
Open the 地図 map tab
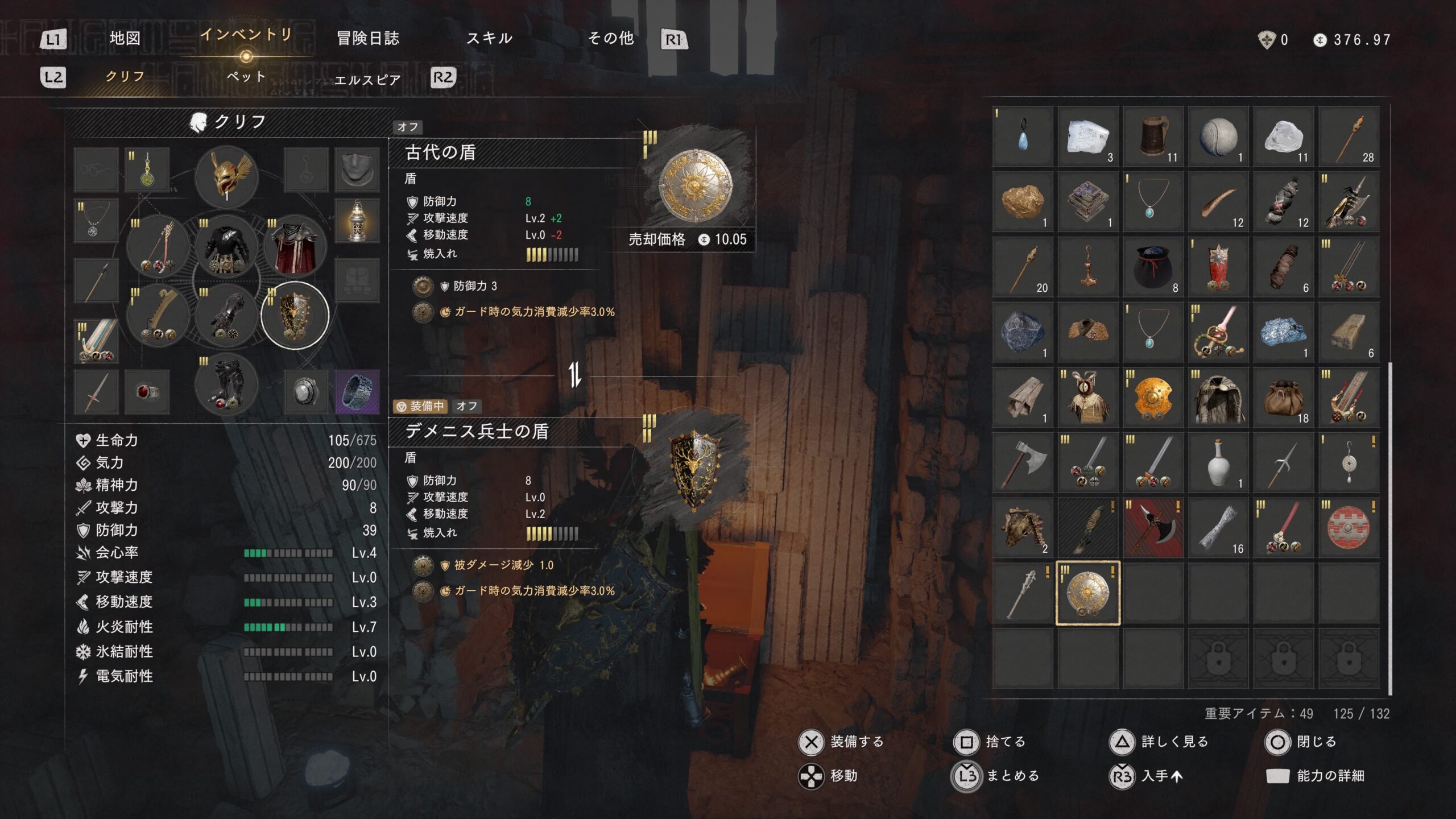click(125, 39)
